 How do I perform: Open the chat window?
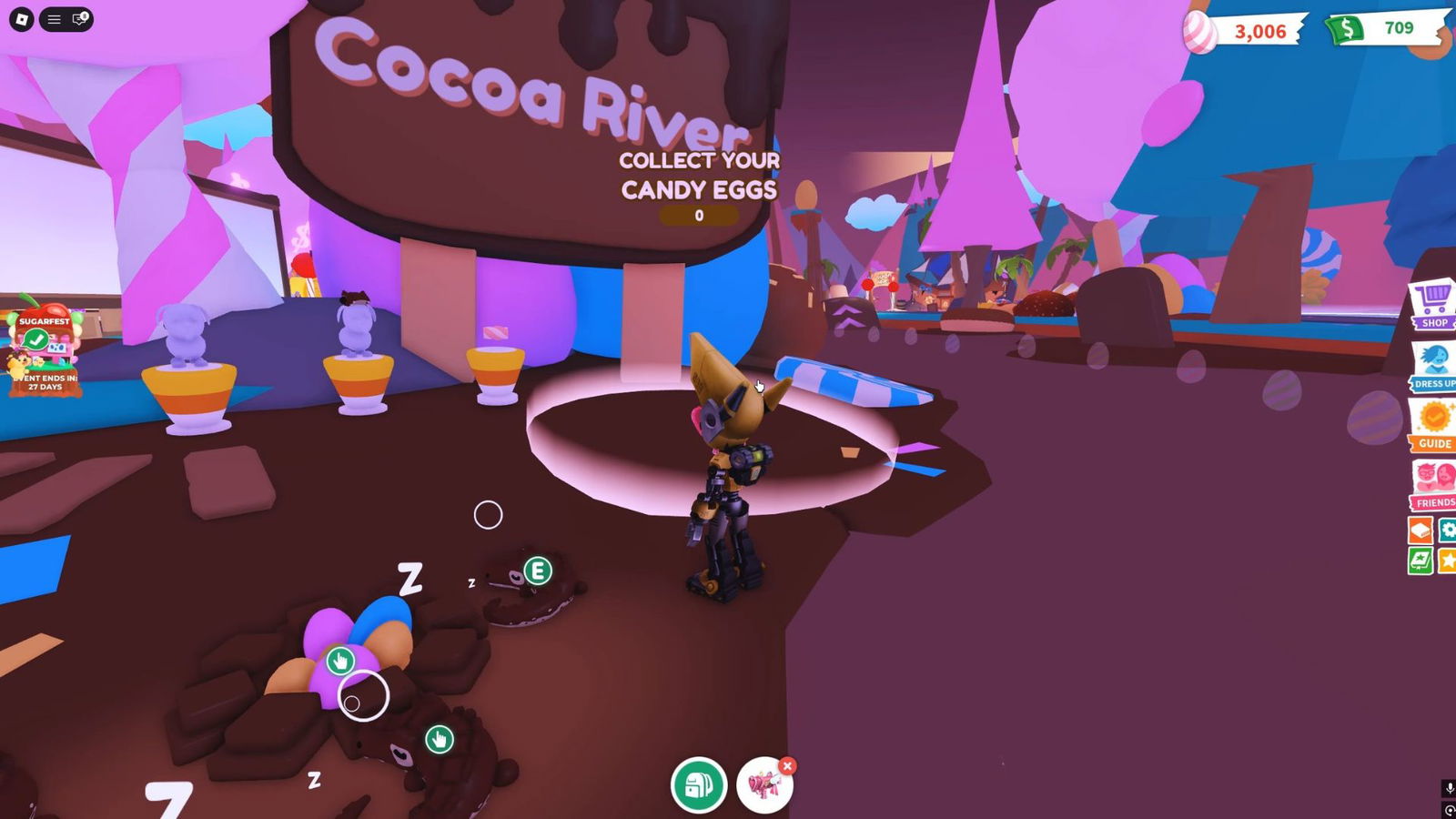coord(80,19)
